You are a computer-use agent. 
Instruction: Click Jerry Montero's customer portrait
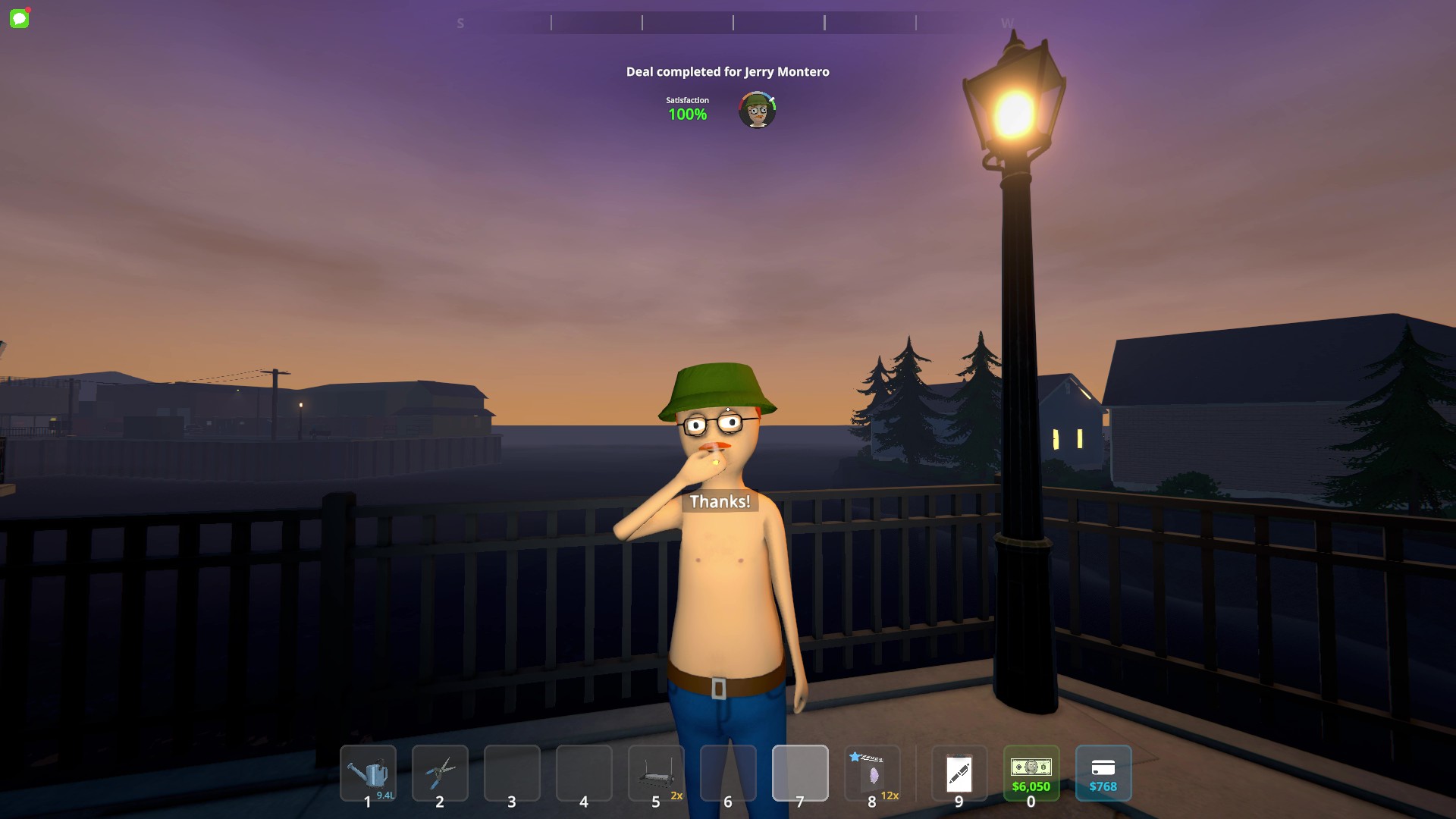tap(757, 111)
